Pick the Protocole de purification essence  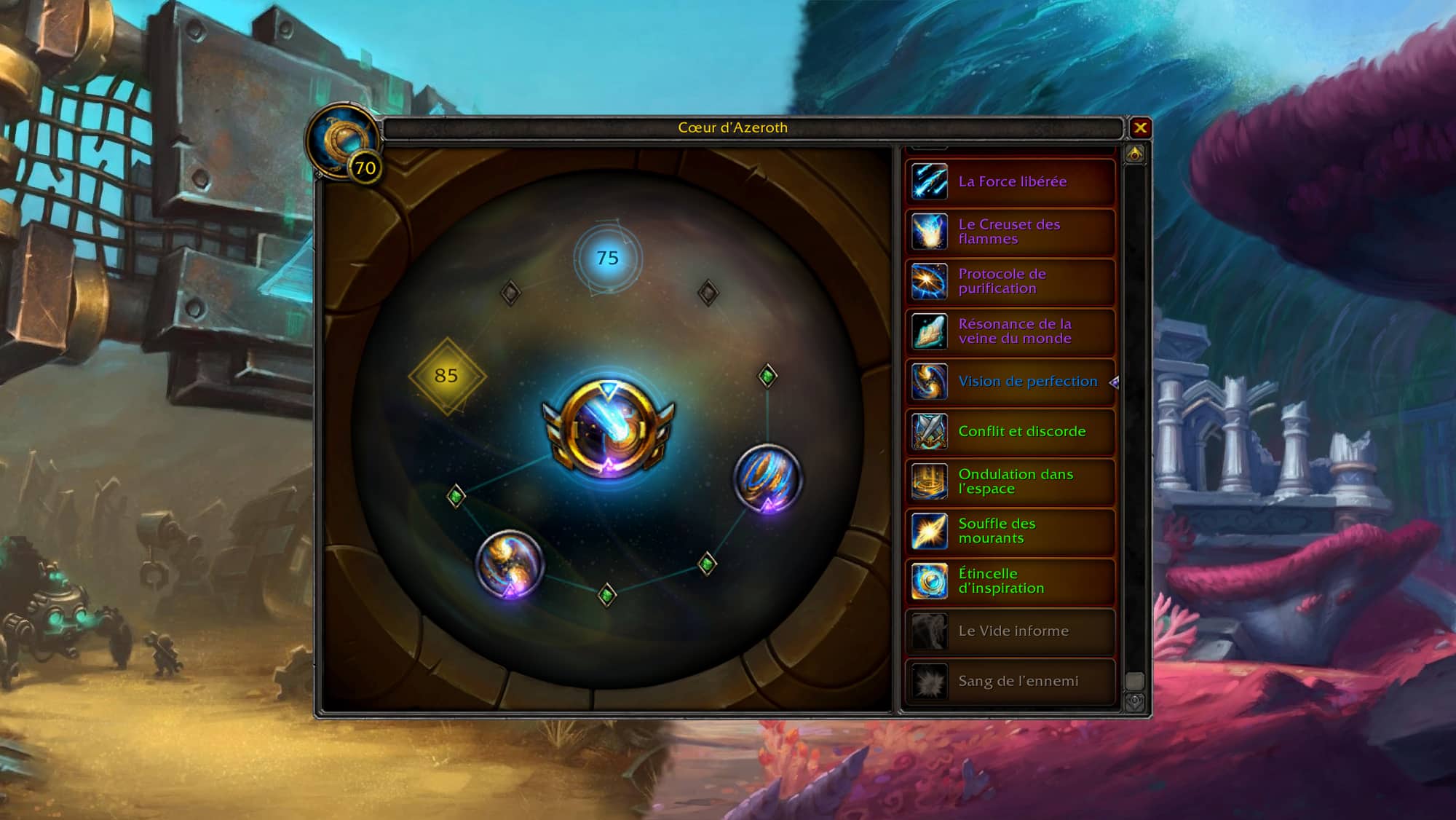point(1010,281)
